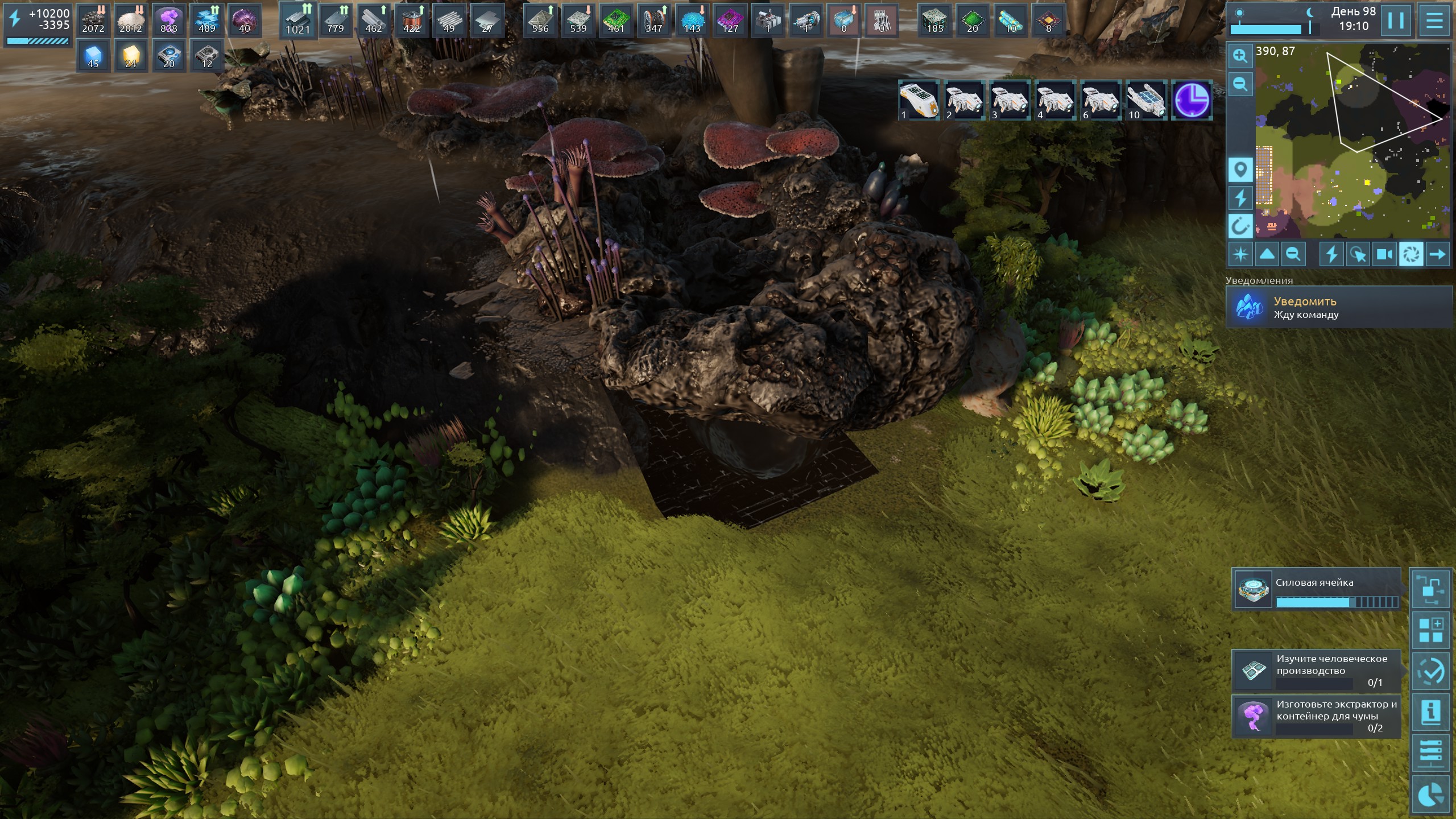Open the Уведомить notification

click(x=1339, y=308)
